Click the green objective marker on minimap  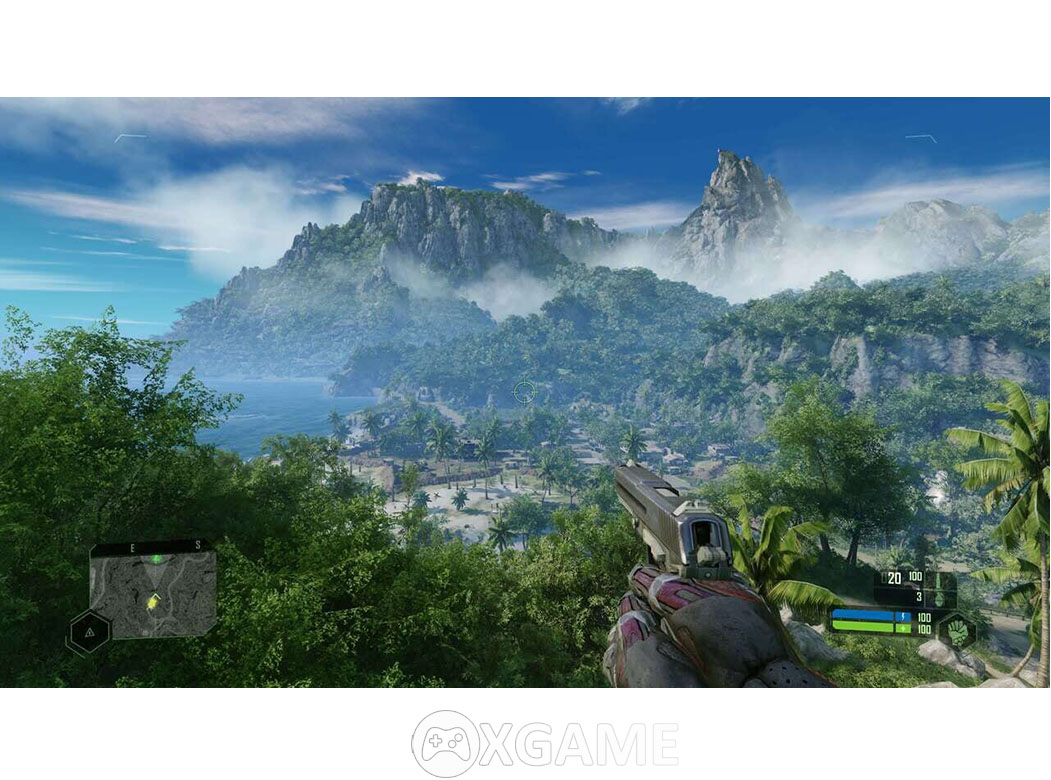[x=157, y=558]
